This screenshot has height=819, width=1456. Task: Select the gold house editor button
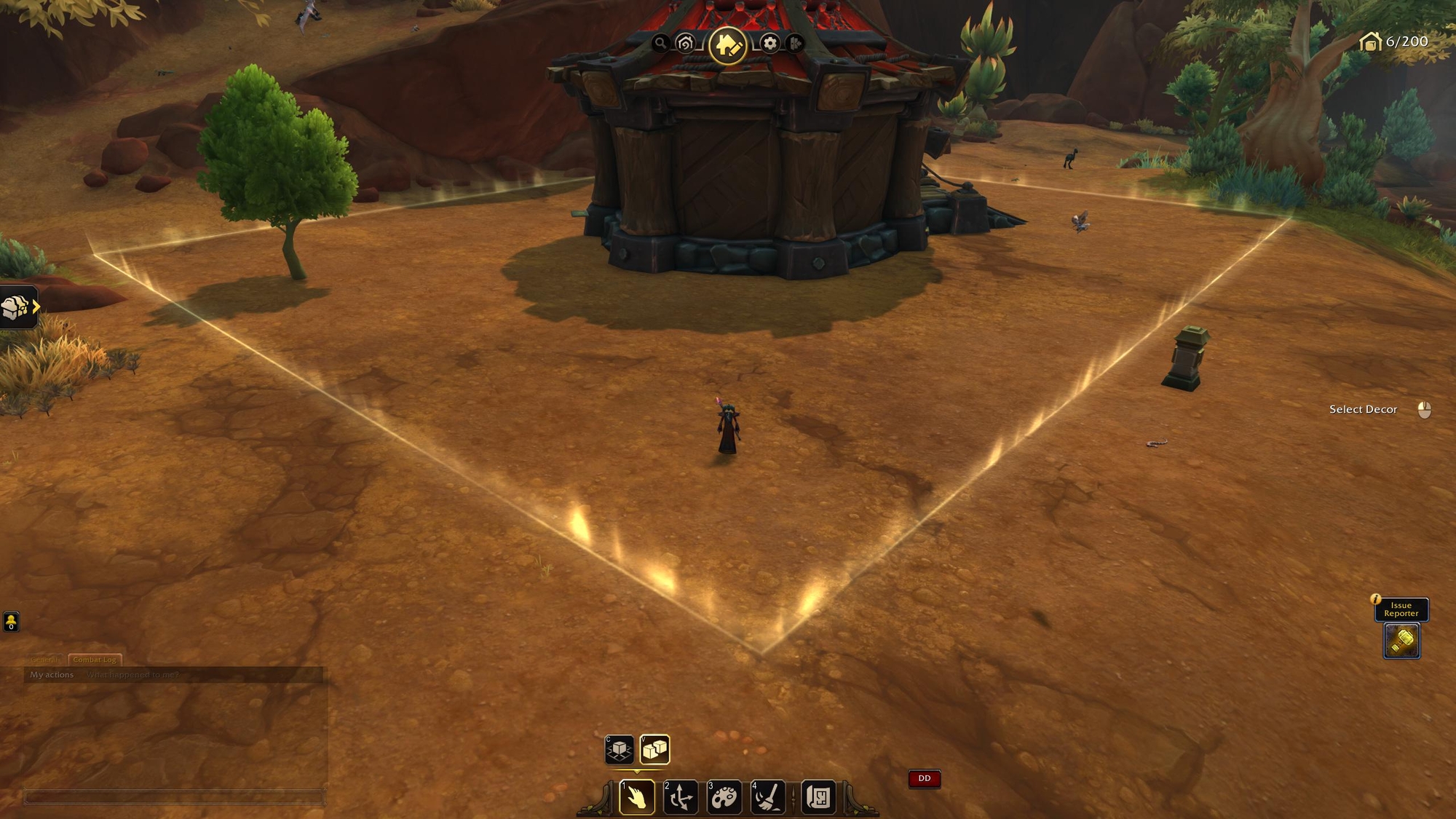click(727, 45)
